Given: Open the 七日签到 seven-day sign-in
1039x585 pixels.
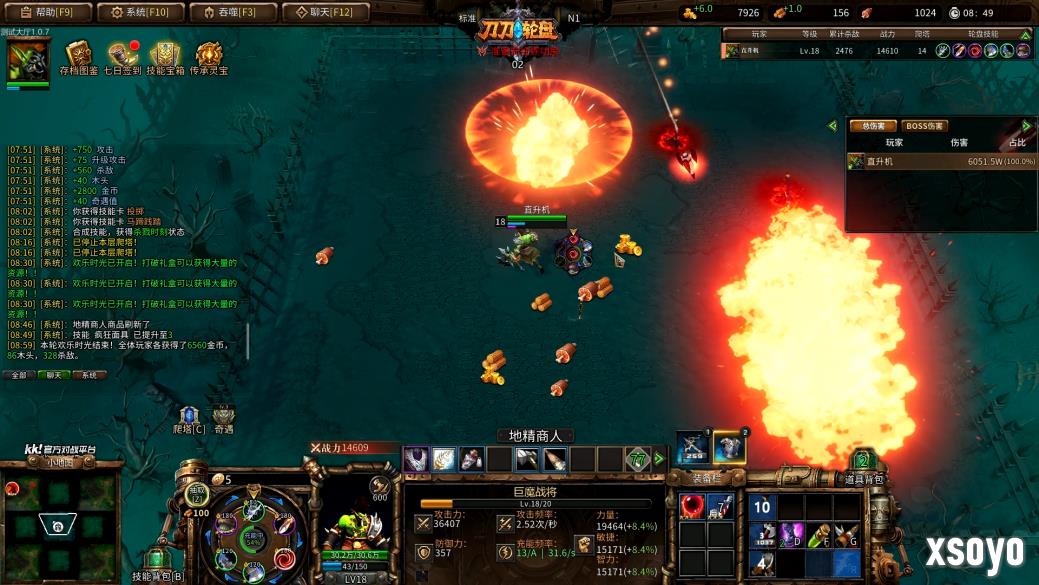Looking at the screenshot, I should (122, 58).
